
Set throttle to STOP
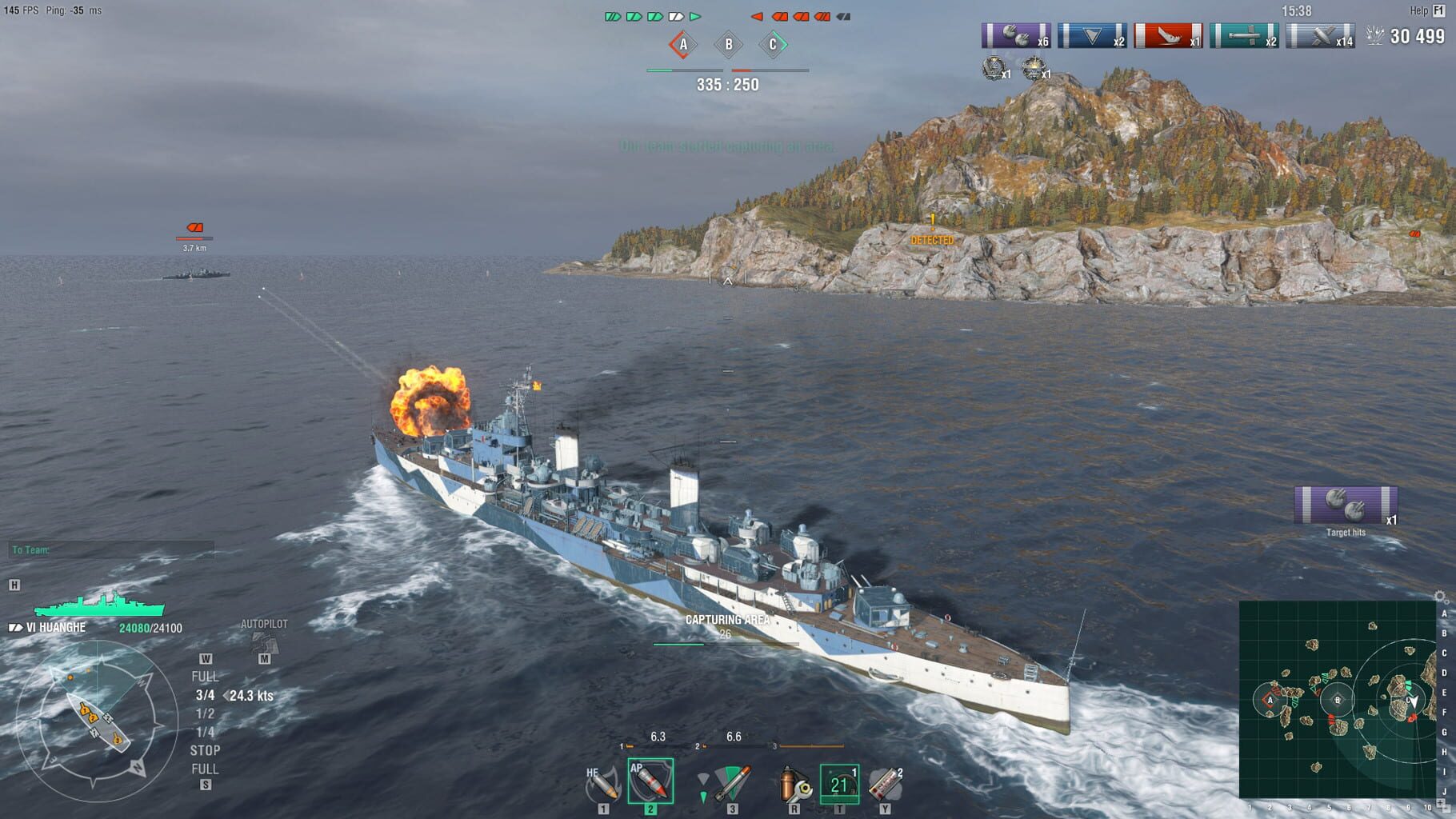[x=206, y=750]
